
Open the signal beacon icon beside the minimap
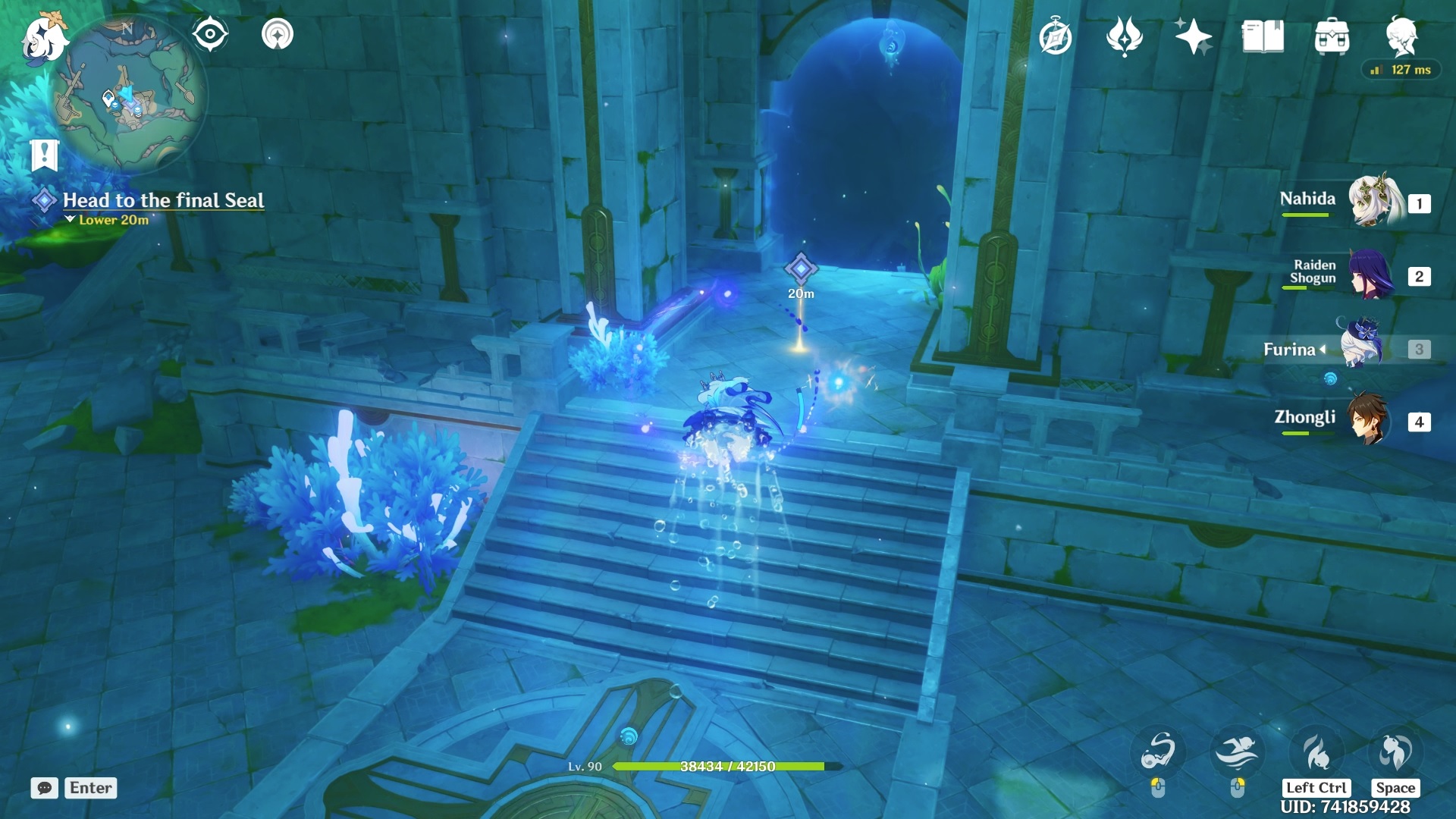point(278,34)
